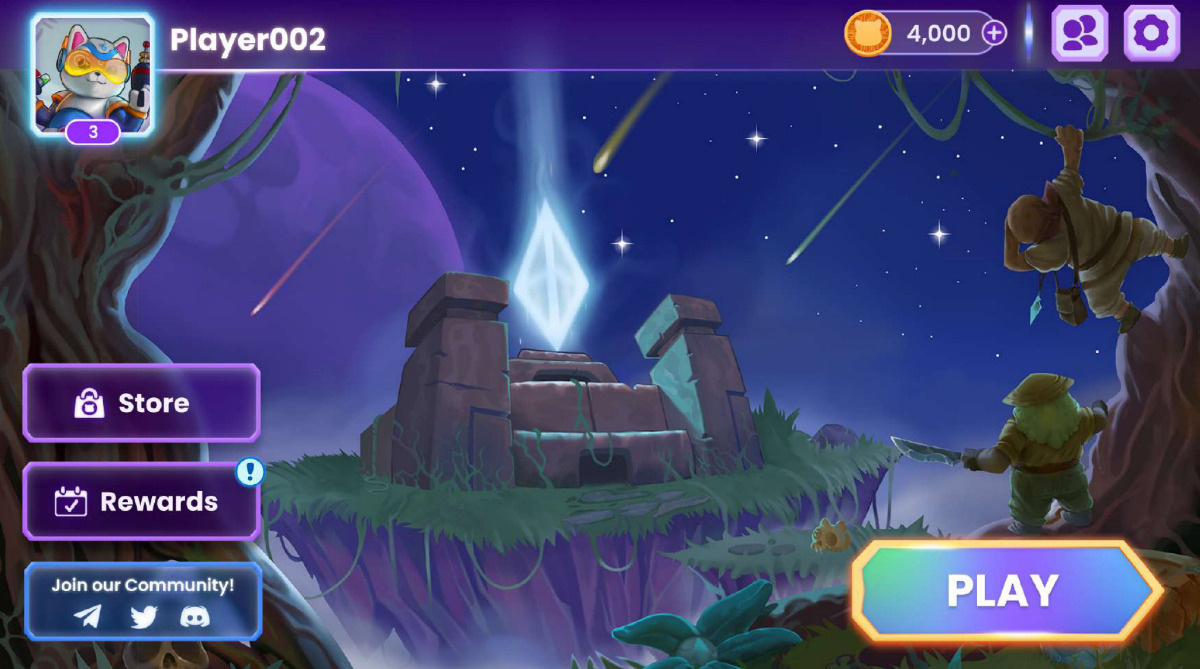Open the Store menu

(x=141, y=403)
